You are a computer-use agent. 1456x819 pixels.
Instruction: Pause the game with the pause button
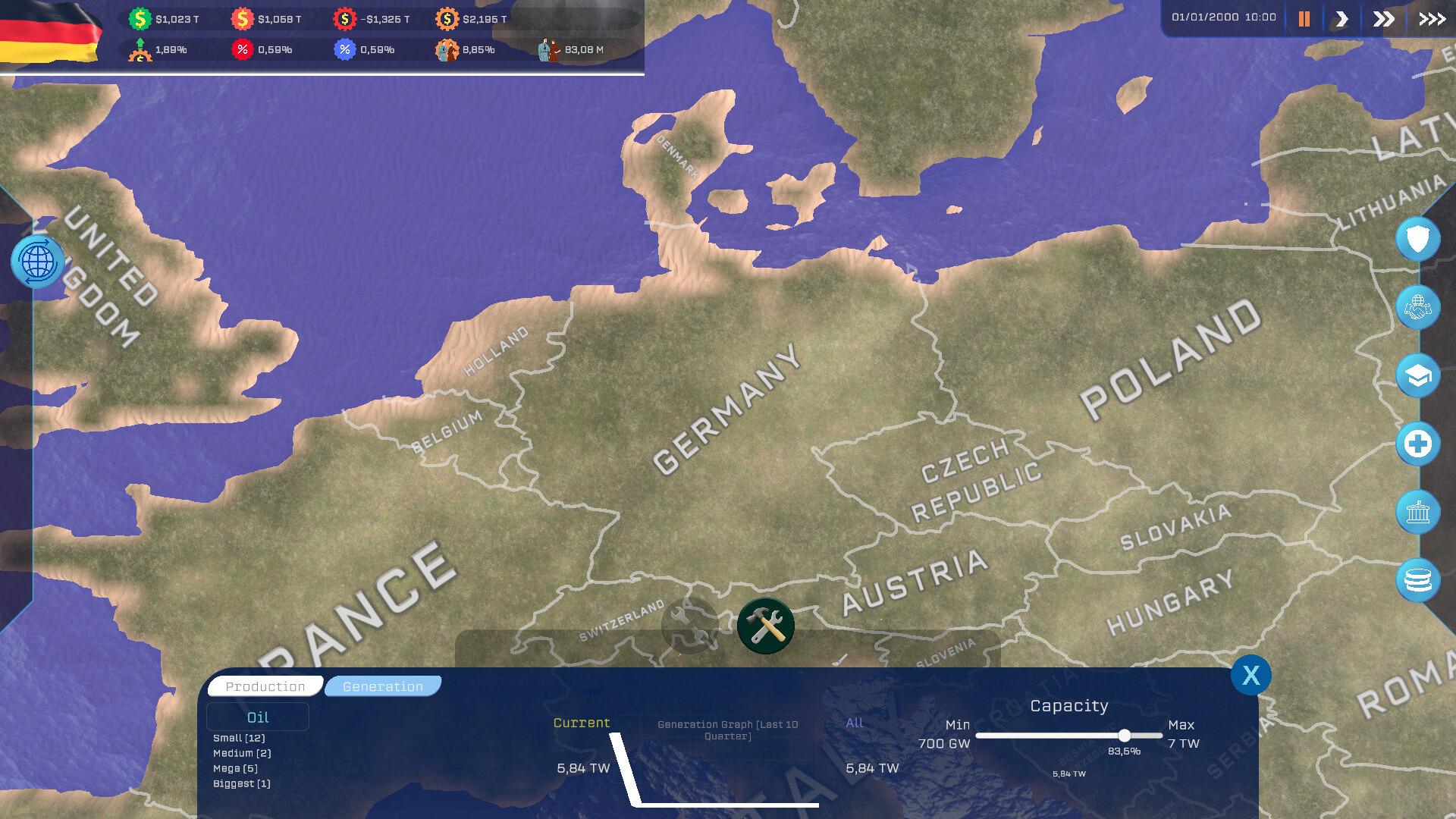click(x=1304, y=19)
